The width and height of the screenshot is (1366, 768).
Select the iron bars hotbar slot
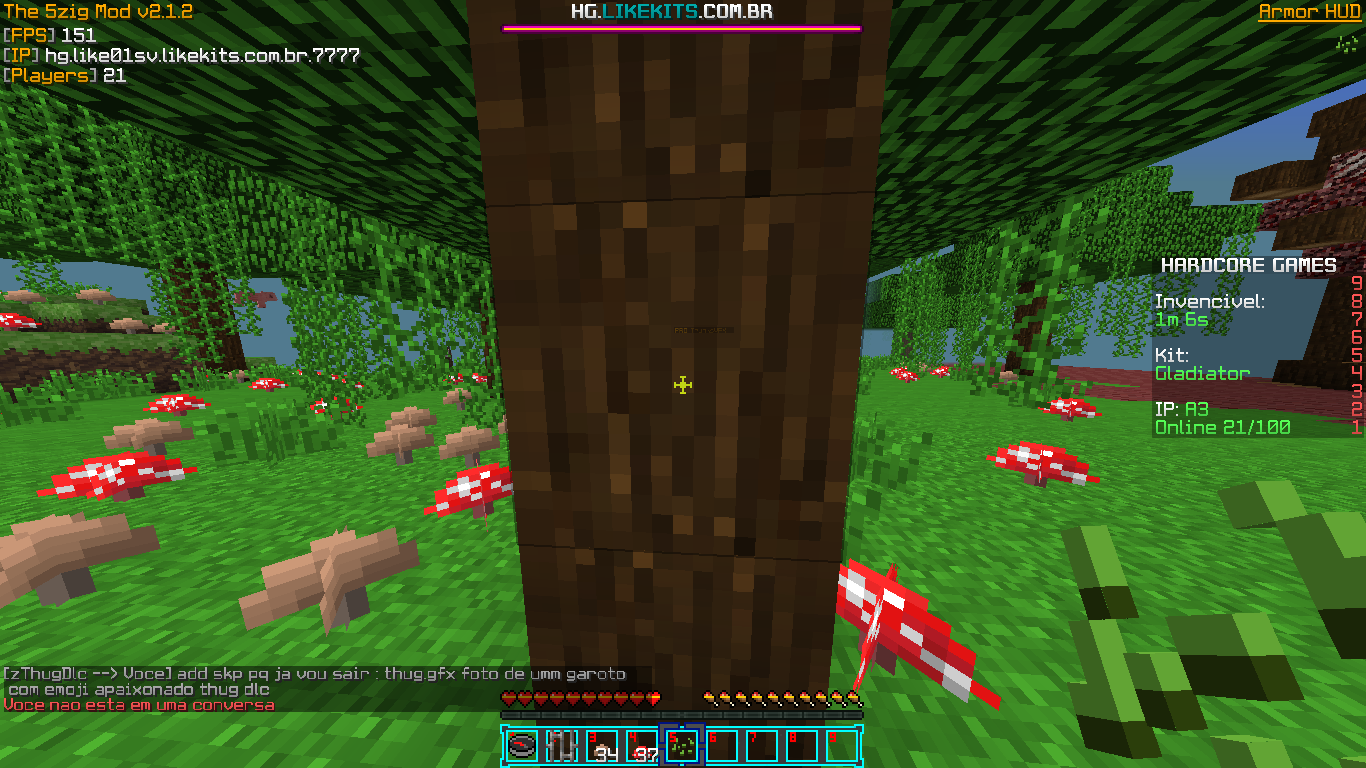pos(562,745)
